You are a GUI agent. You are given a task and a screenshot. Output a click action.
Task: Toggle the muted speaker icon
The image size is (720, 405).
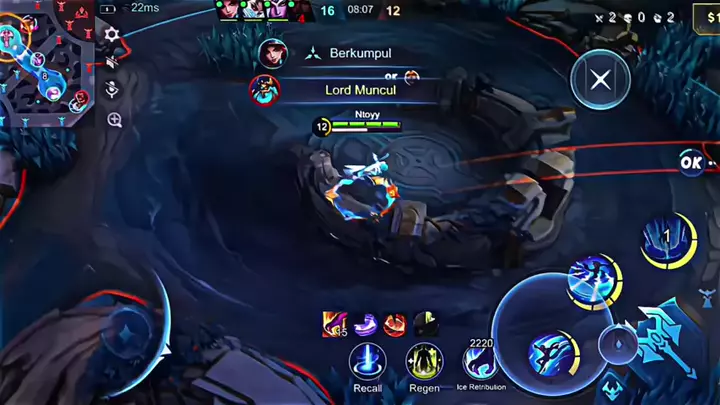(x=113, y=62)
